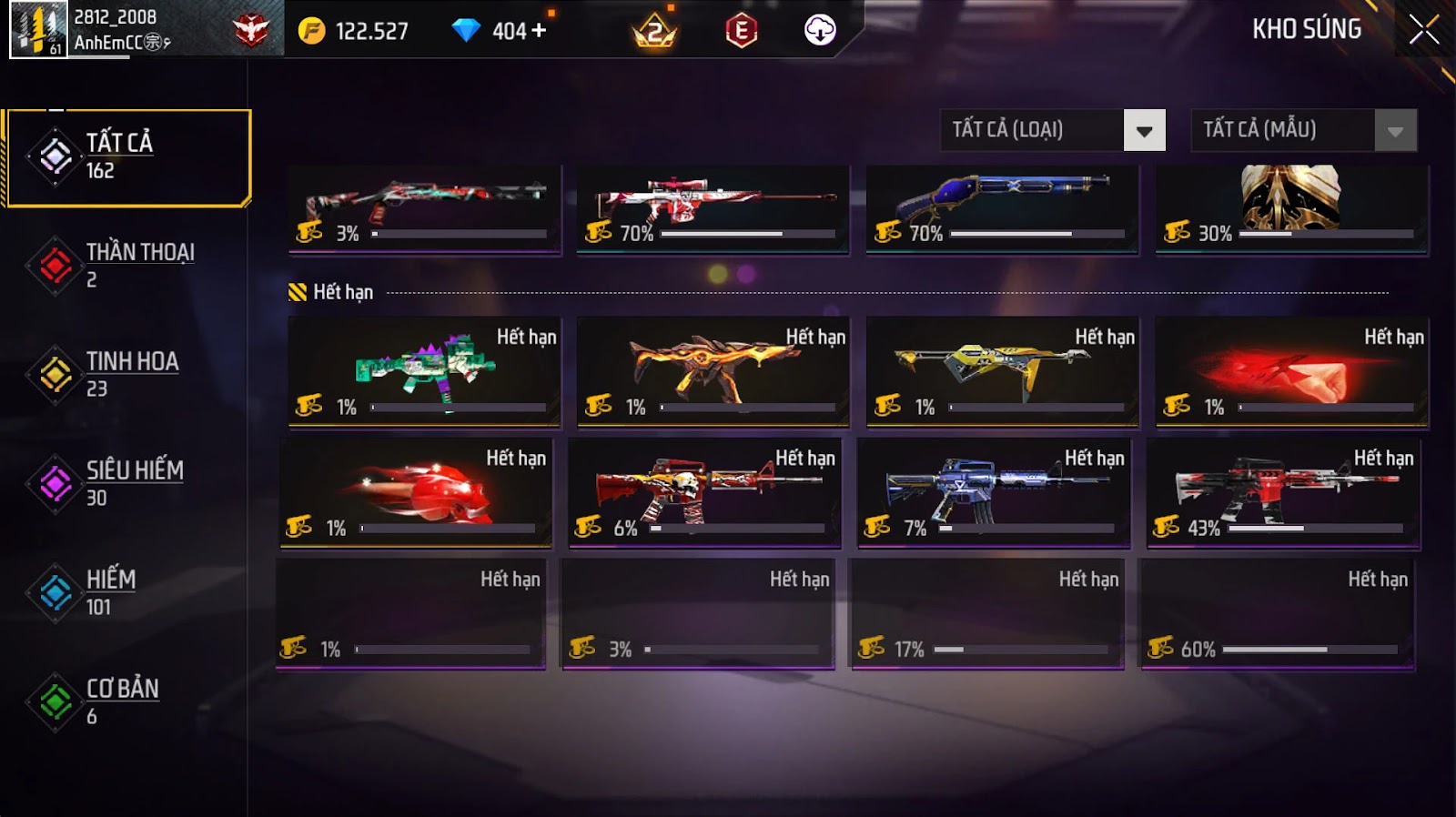Open the gold rank 2 crown icon

tap(654, 32)
